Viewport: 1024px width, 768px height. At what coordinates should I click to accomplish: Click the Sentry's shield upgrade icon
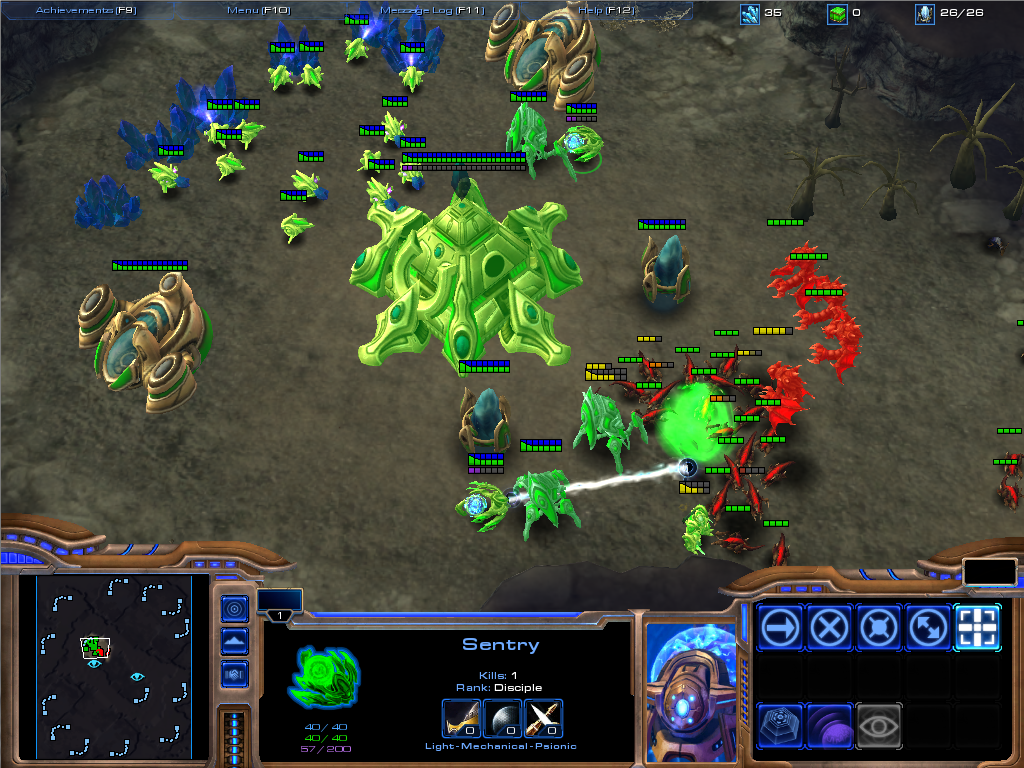(503, 719)
